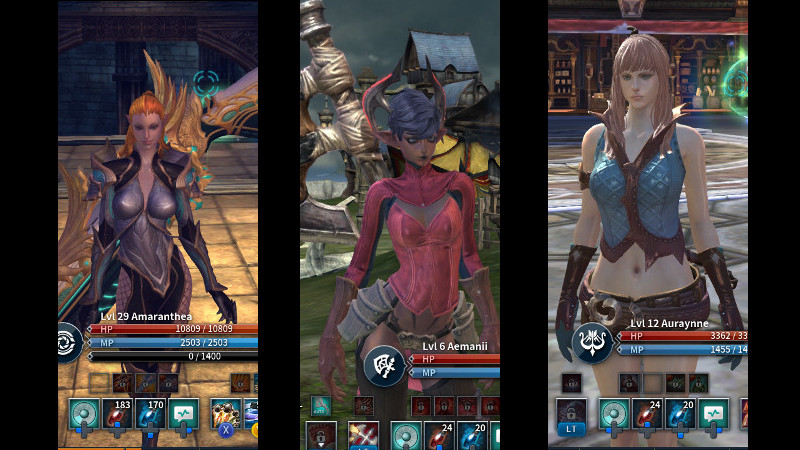800x450 pixels.
Task: Click Aemanii's teal auto-attack icon
Action: click(x=320, y=405)
